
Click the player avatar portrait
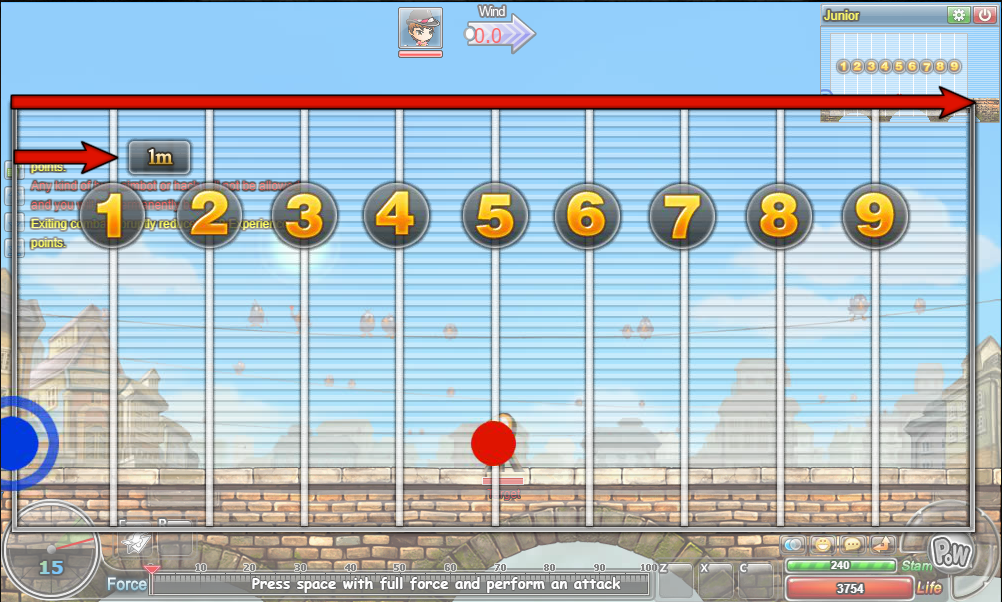pos(420,29)
